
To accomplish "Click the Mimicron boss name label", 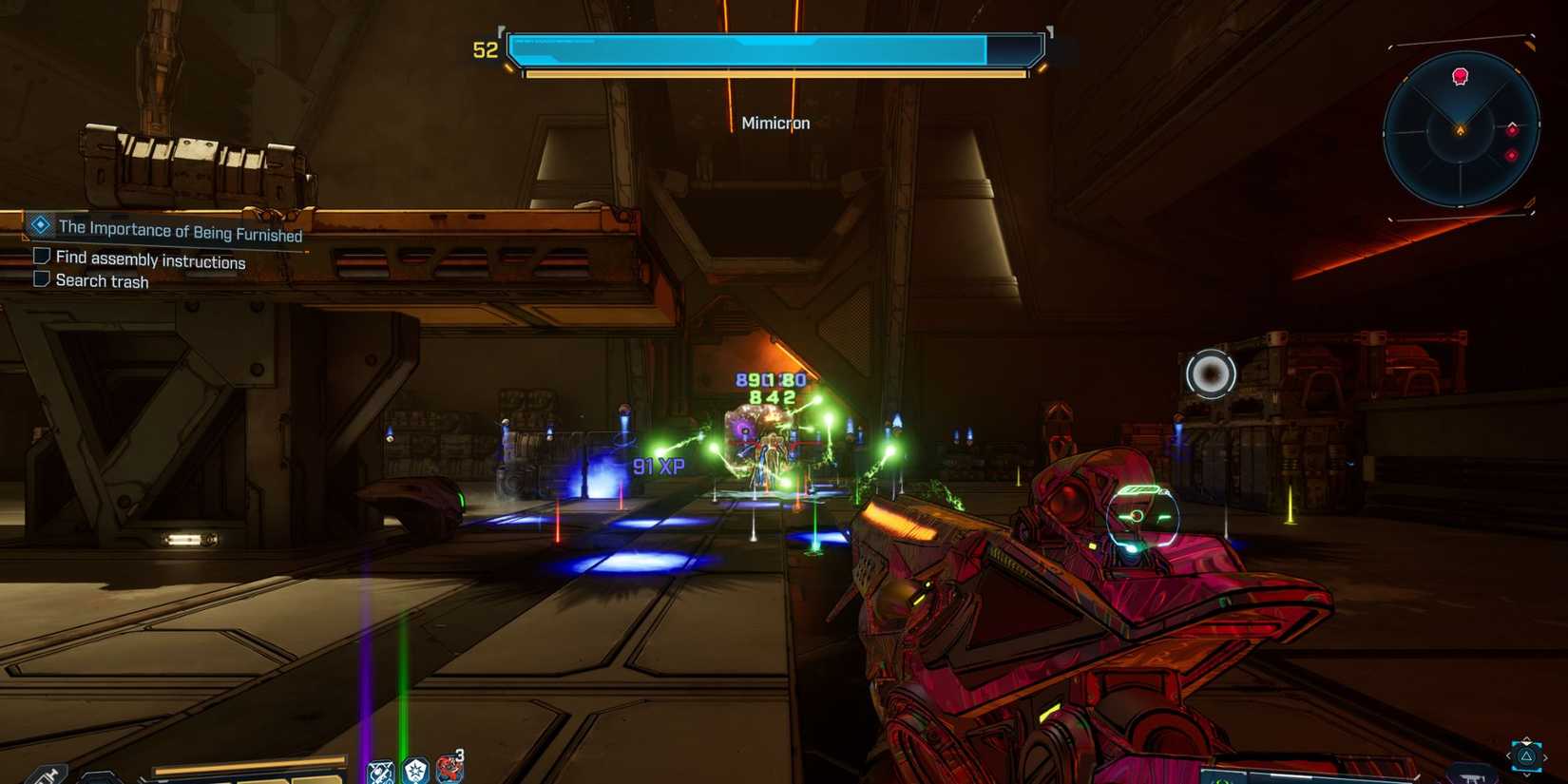I will coord(775,123).
